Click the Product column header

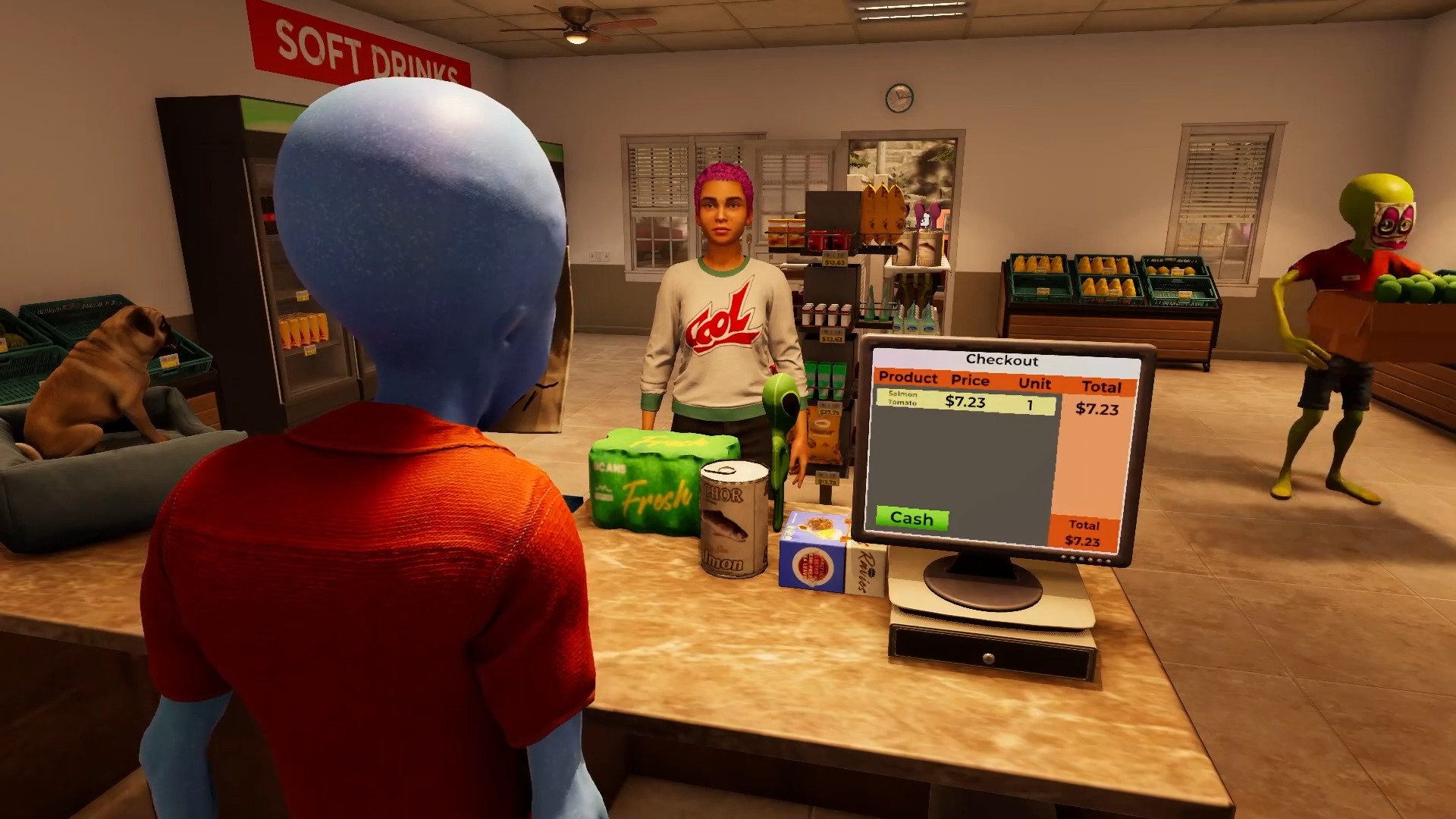(908, 379)
